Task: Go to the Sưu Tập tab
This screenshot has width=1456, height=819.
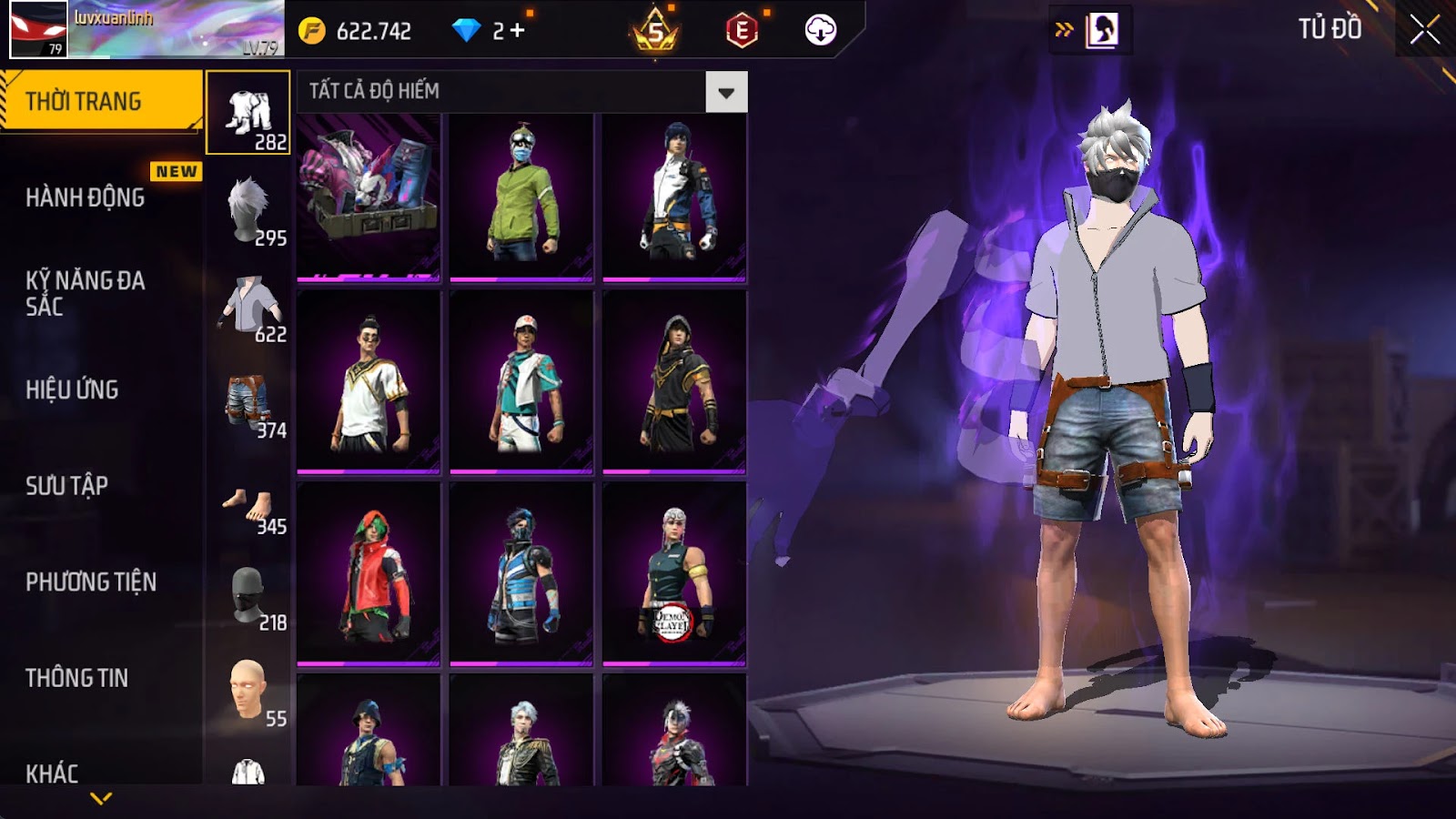Action: click(x=66, y=486)
